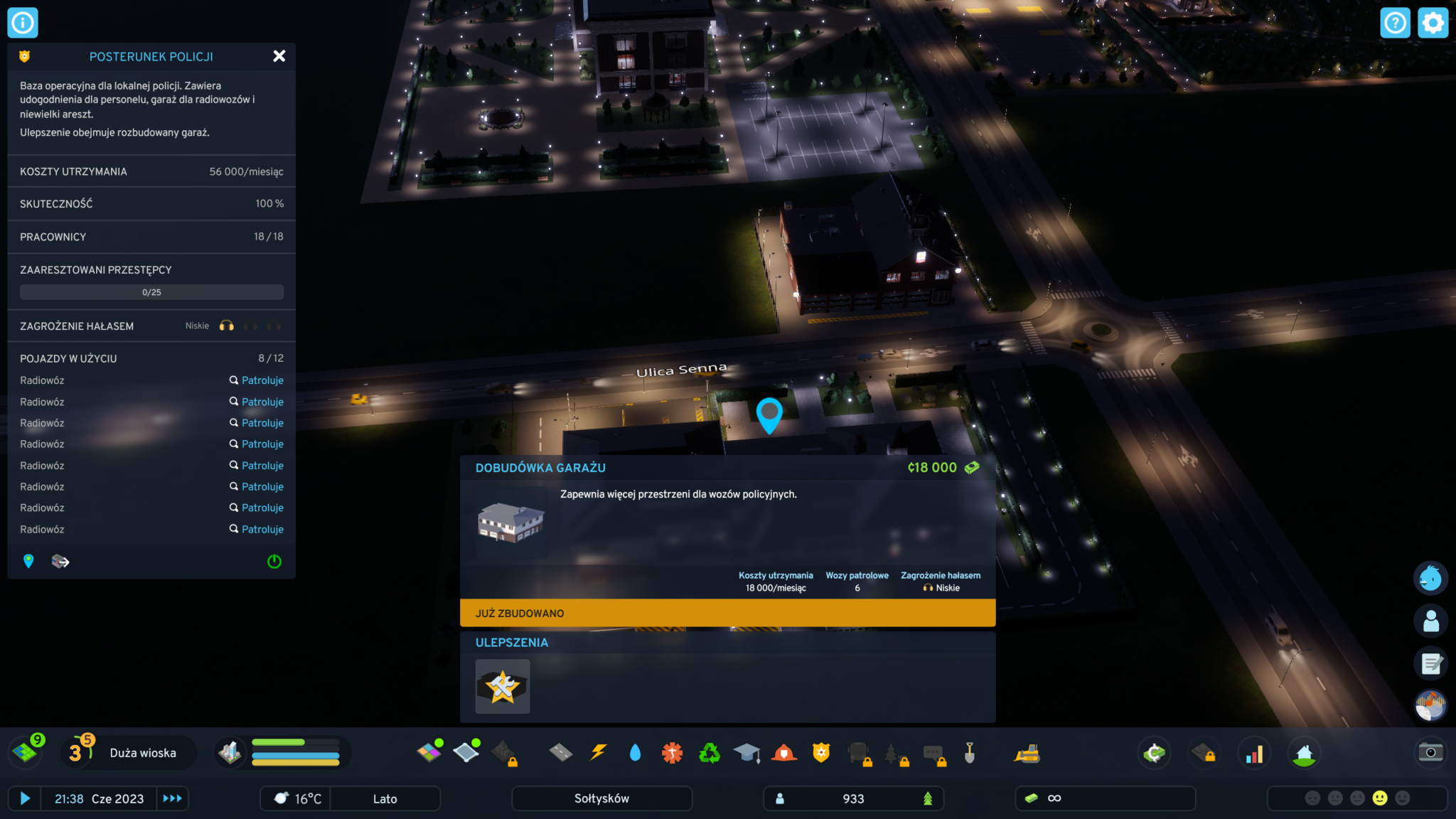The height and width of the screenshot is (819, 1456).
Task: Open the Chirper bird feed
Action: tap(1430, 579)
